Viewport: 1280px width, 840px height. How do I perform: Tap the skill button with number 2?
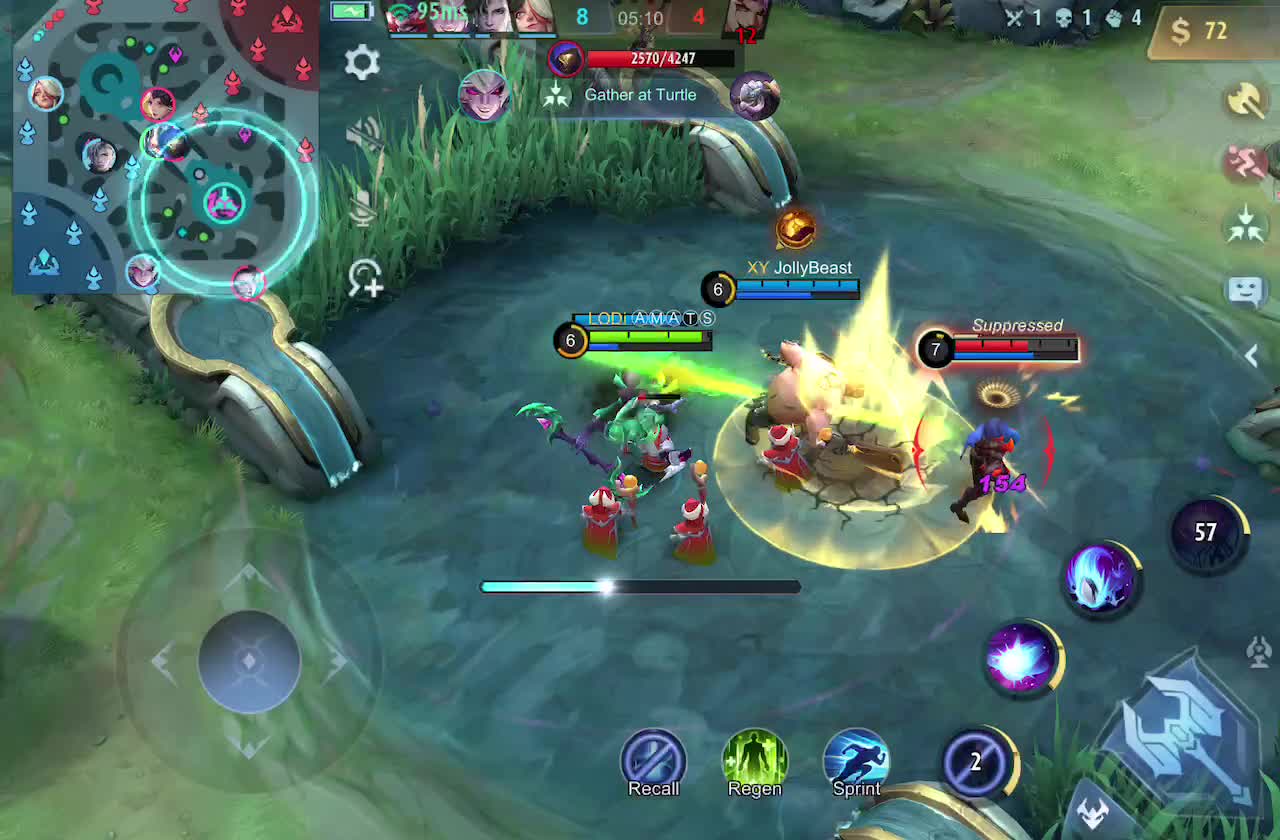tap(977, 763)
